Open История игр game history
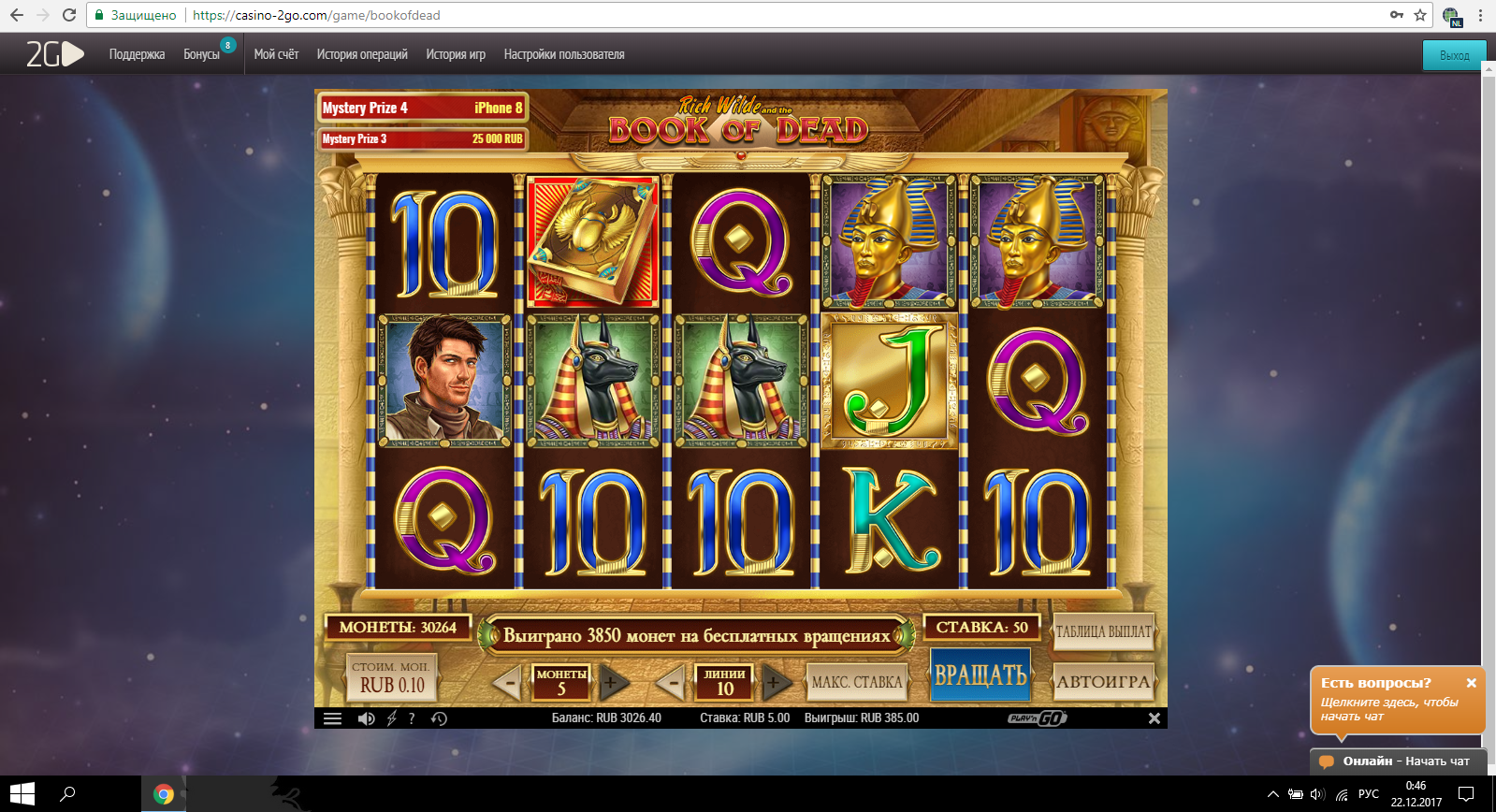The height and width of the screenshot is (812, 1496). (456, 54)
